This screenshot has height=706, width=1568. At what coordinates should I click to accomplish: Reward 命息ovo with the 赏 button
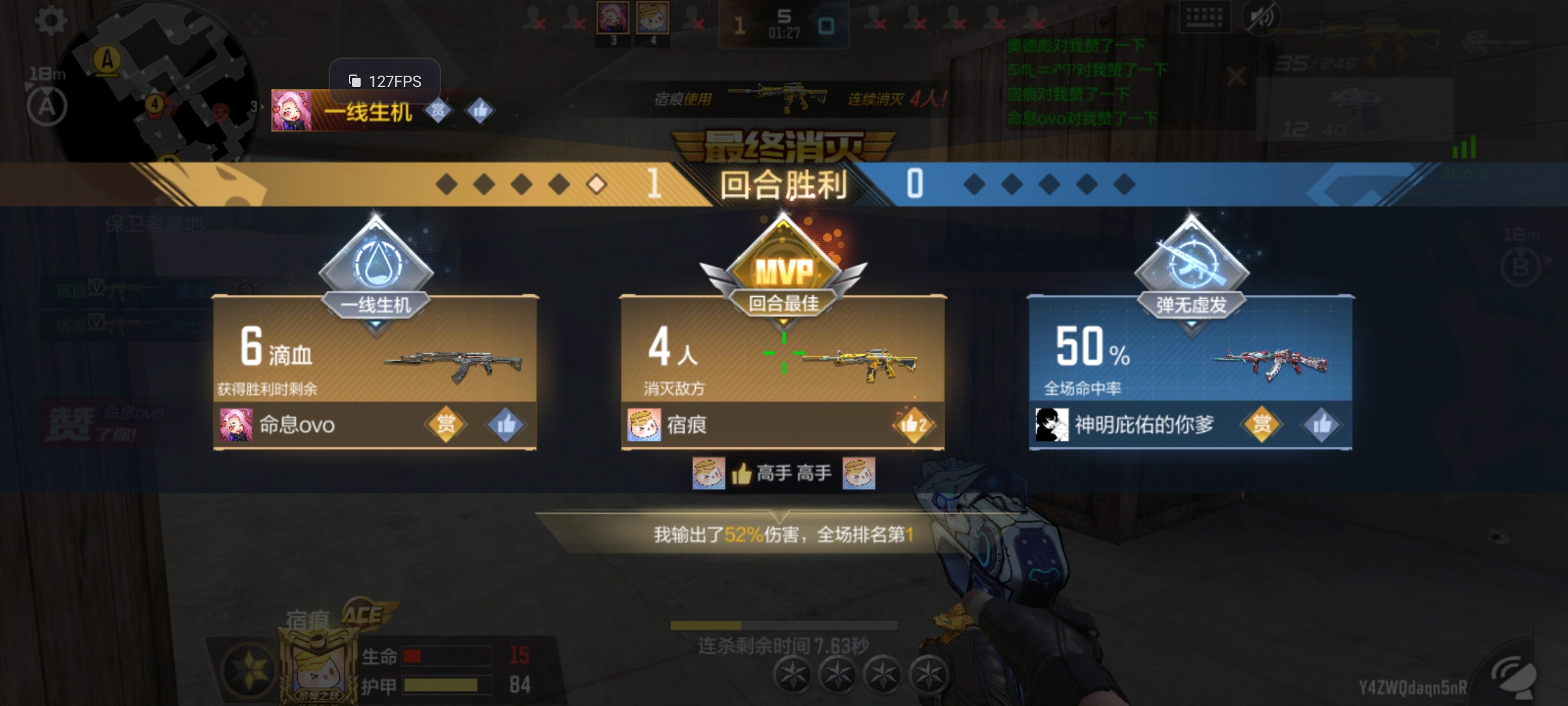click(446, 425)
